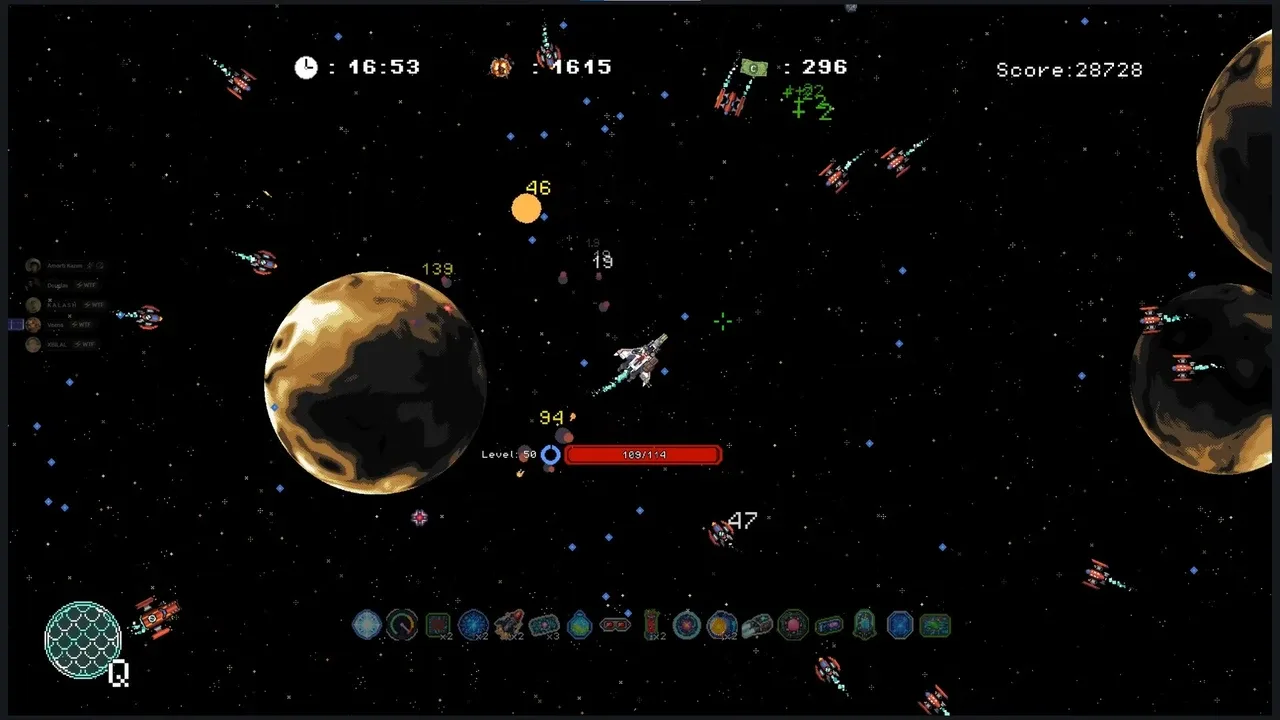1280x720 pixels.
Task: Select Douglas in the voice overlay list
Action: (x=57, y=285)
